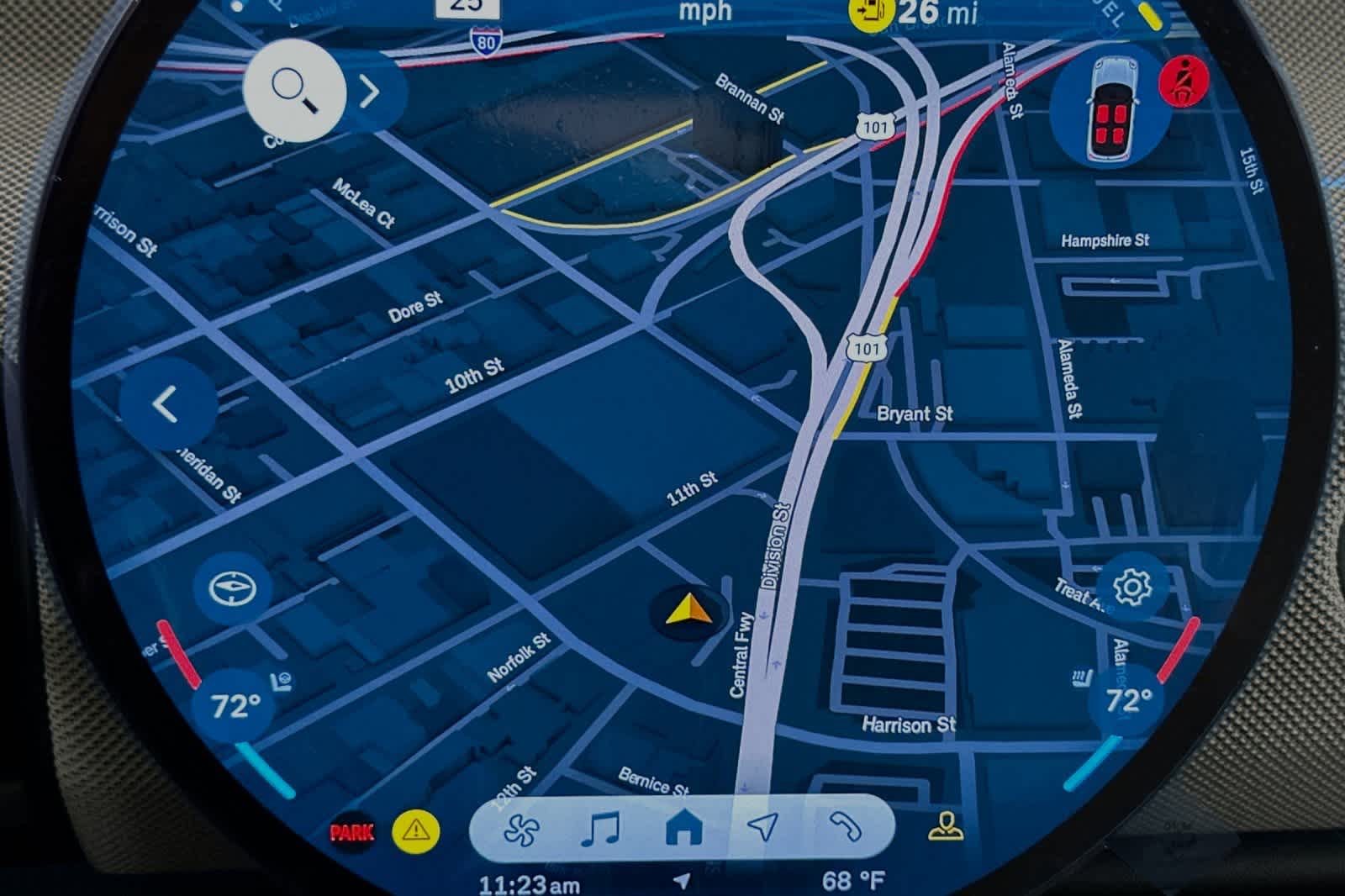This screenshot has height=896, width=1345.
Task: Toggle the right seat heating icon
Action: (1082, 677)
